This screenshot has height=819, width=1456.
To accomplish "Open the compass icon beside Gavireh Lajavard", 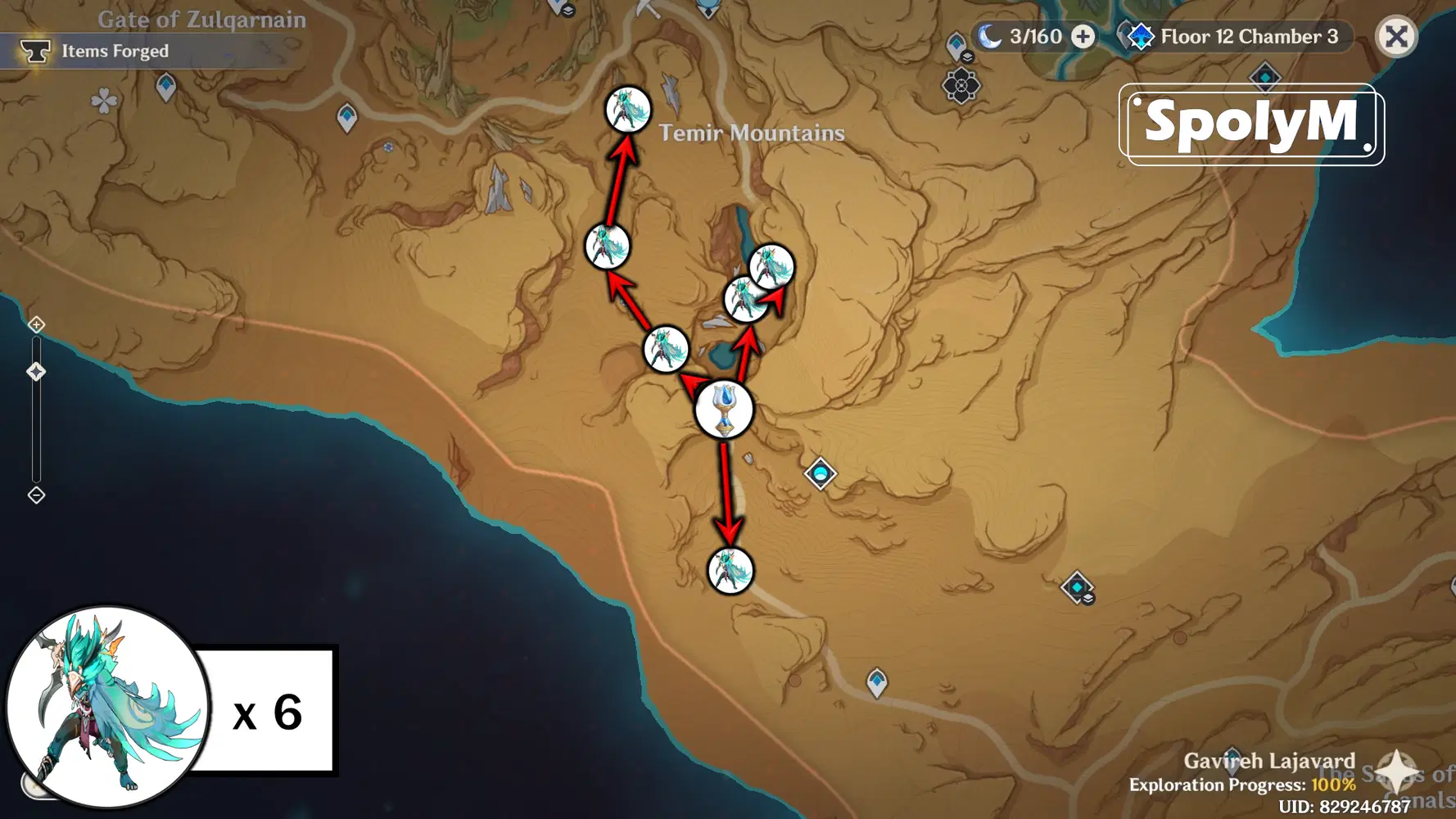I will click(x=1395, y=771).
